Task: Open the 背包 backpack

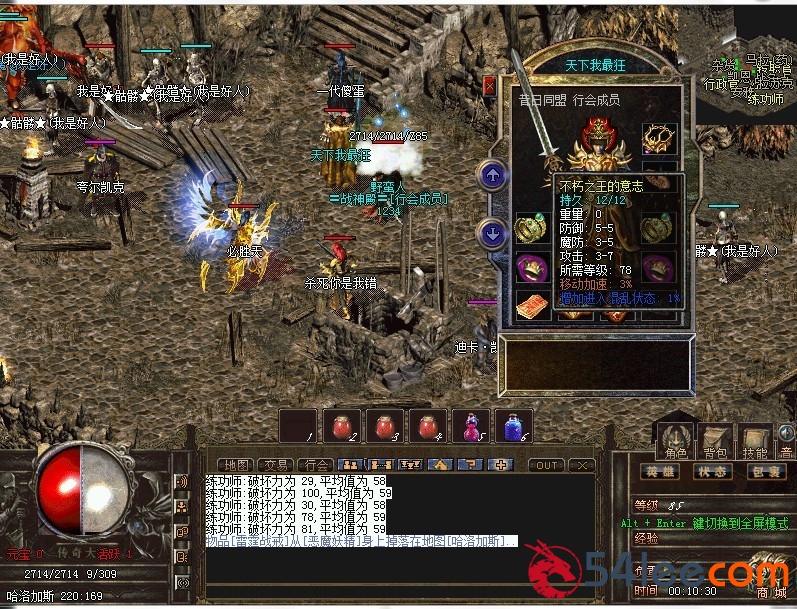Action: 716,441
